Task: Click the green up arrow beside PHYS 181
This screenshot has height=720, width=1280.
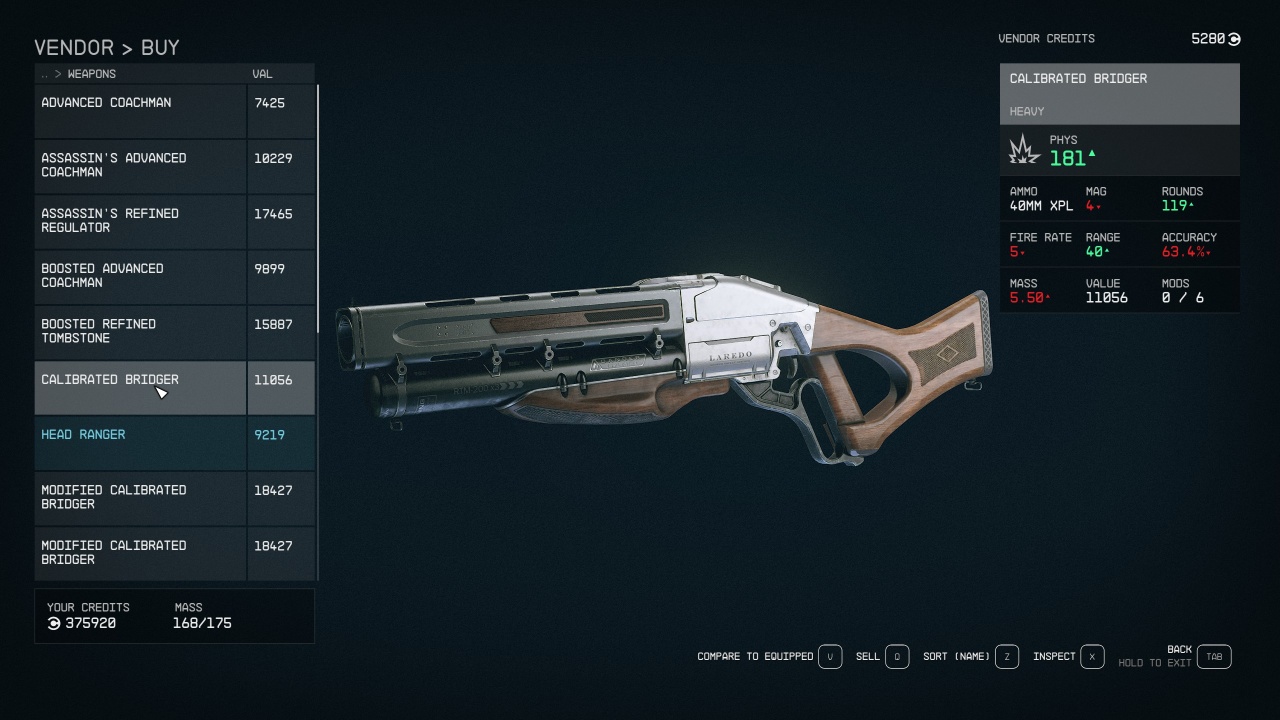Action: [x=1092, y=155]
